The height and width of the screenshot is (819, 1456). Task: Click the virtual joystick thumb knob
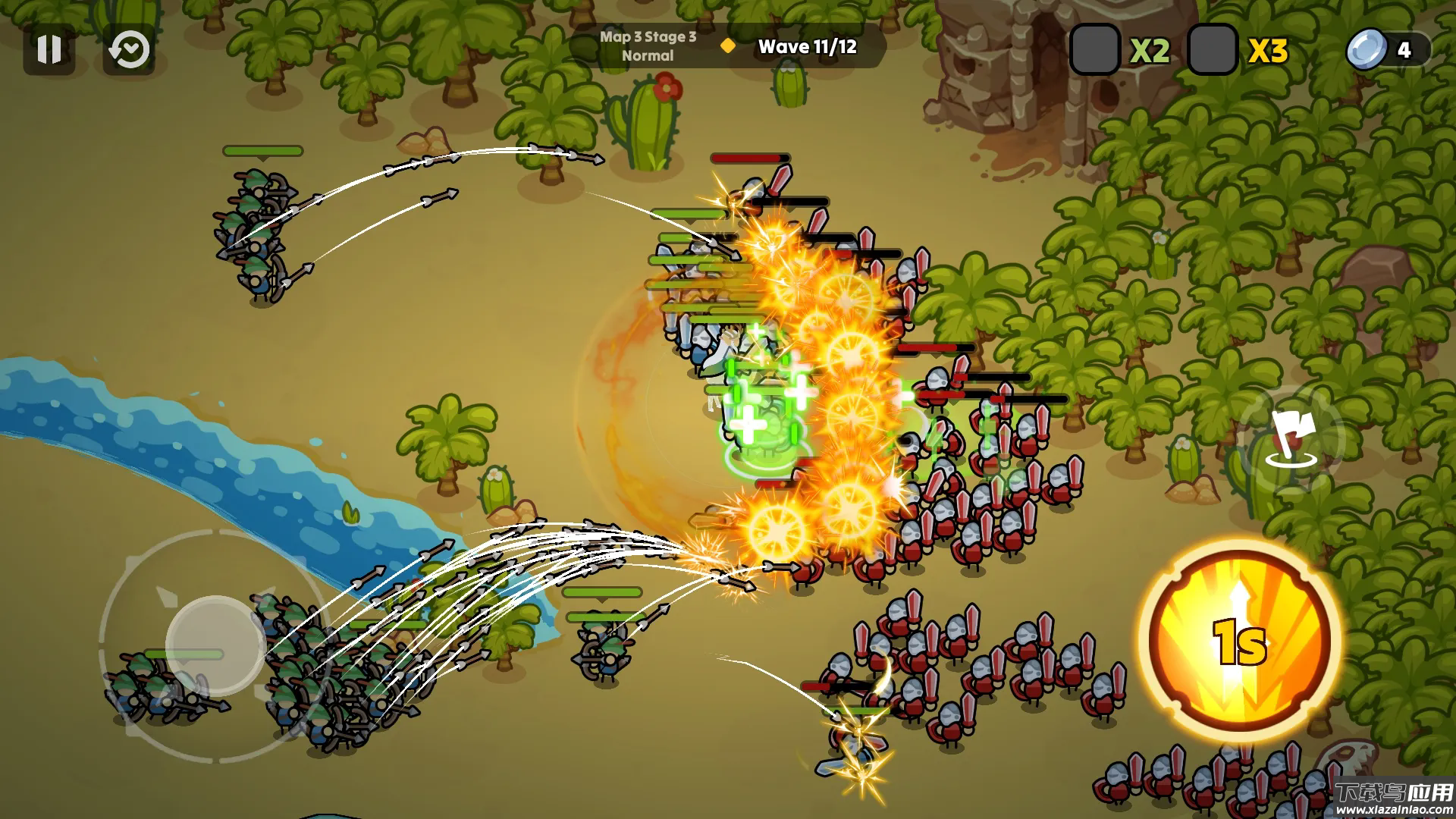[215, 646]
